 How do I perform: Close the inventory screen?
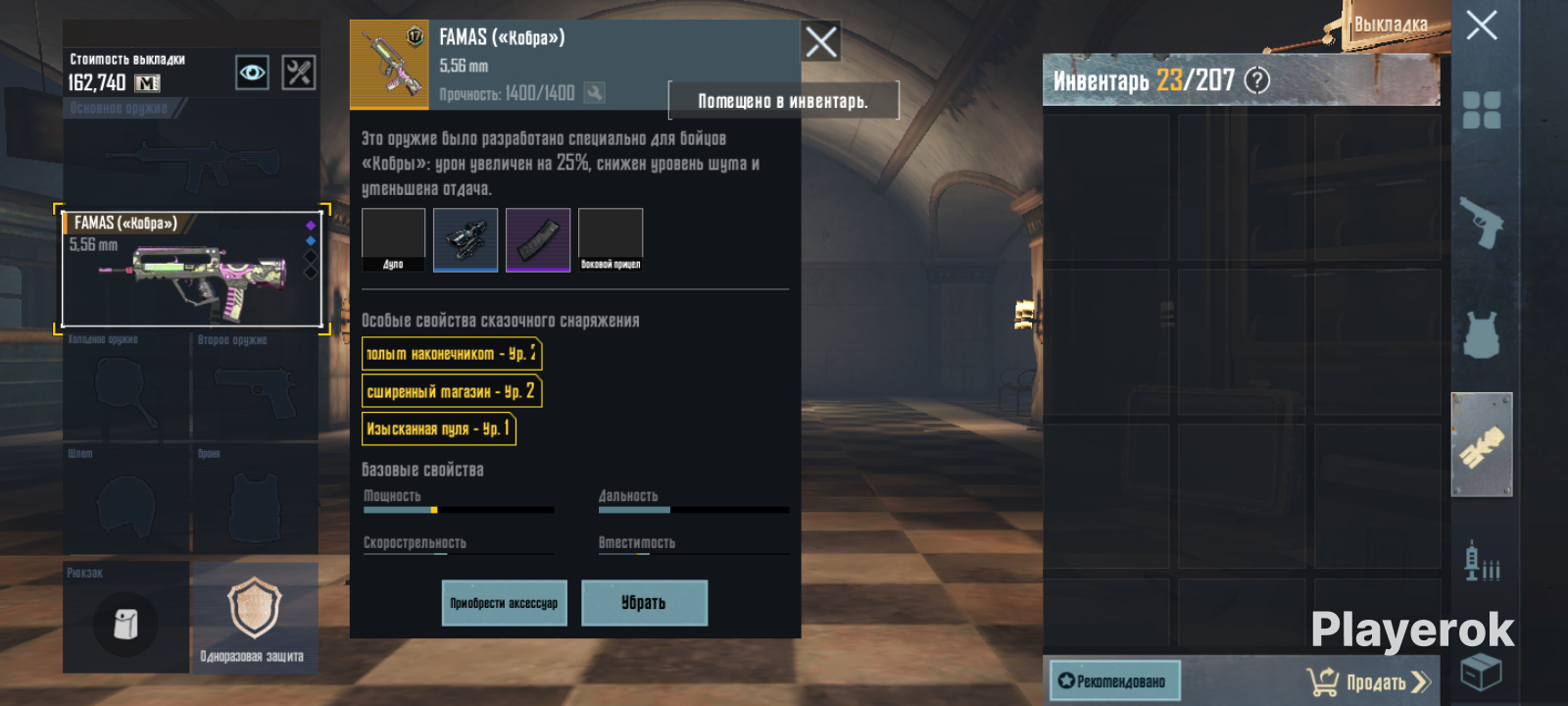point(1481,25)
